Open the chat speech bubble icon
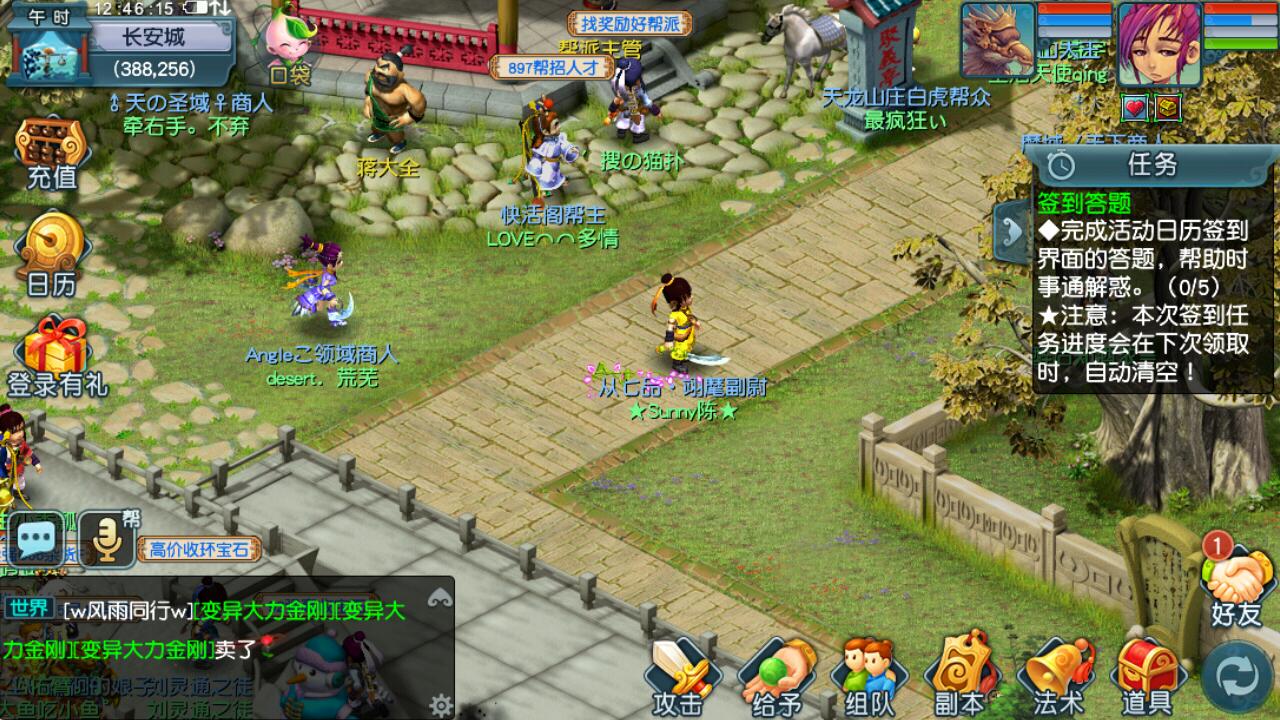The height and width of the screenshot is (720, 1280). [37, 541]
